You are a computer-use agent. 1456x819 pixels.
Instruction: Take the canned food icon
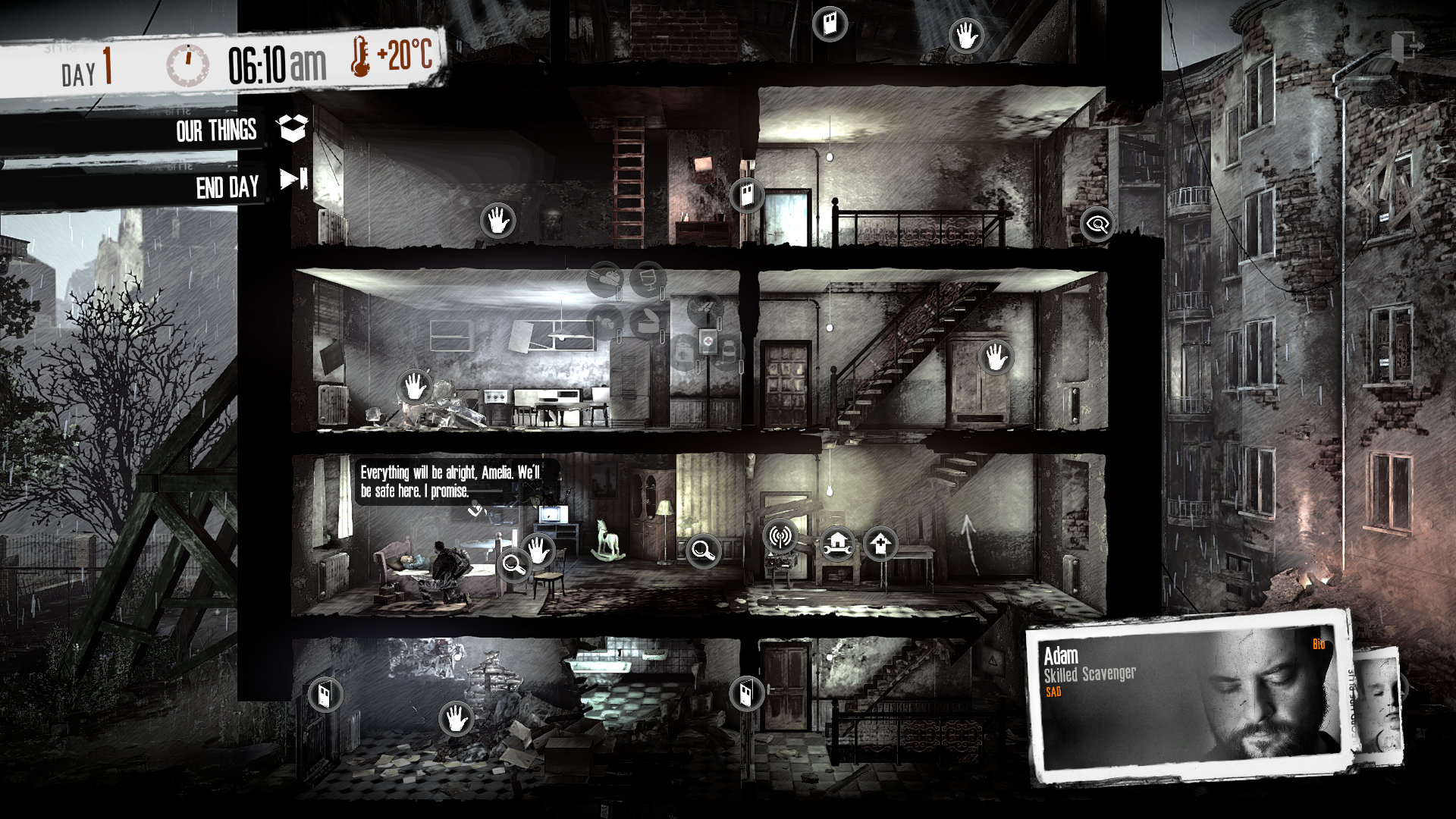pos(648,321)
